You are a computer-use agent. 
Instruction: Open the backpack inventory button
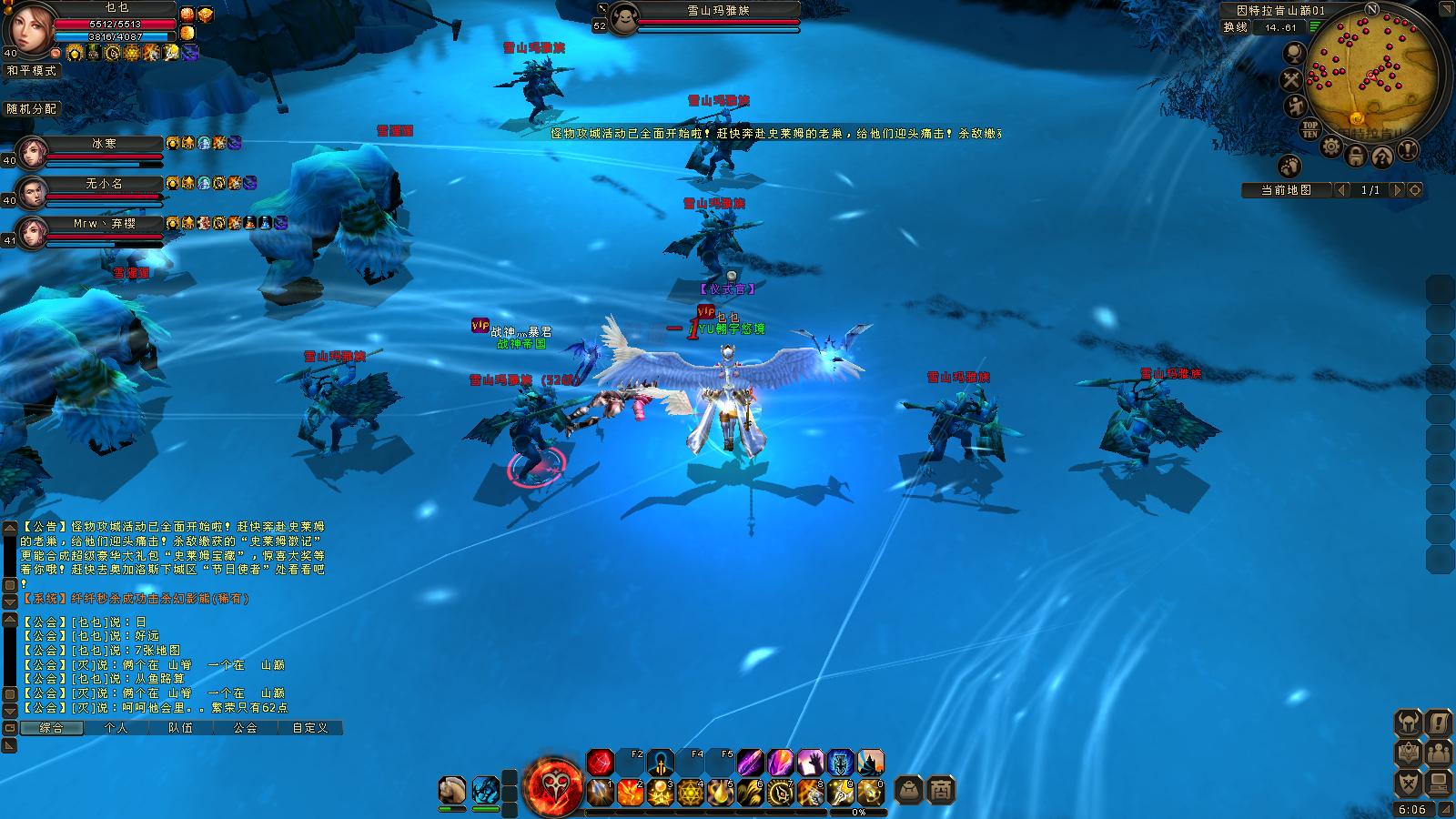tap(908, 790)
